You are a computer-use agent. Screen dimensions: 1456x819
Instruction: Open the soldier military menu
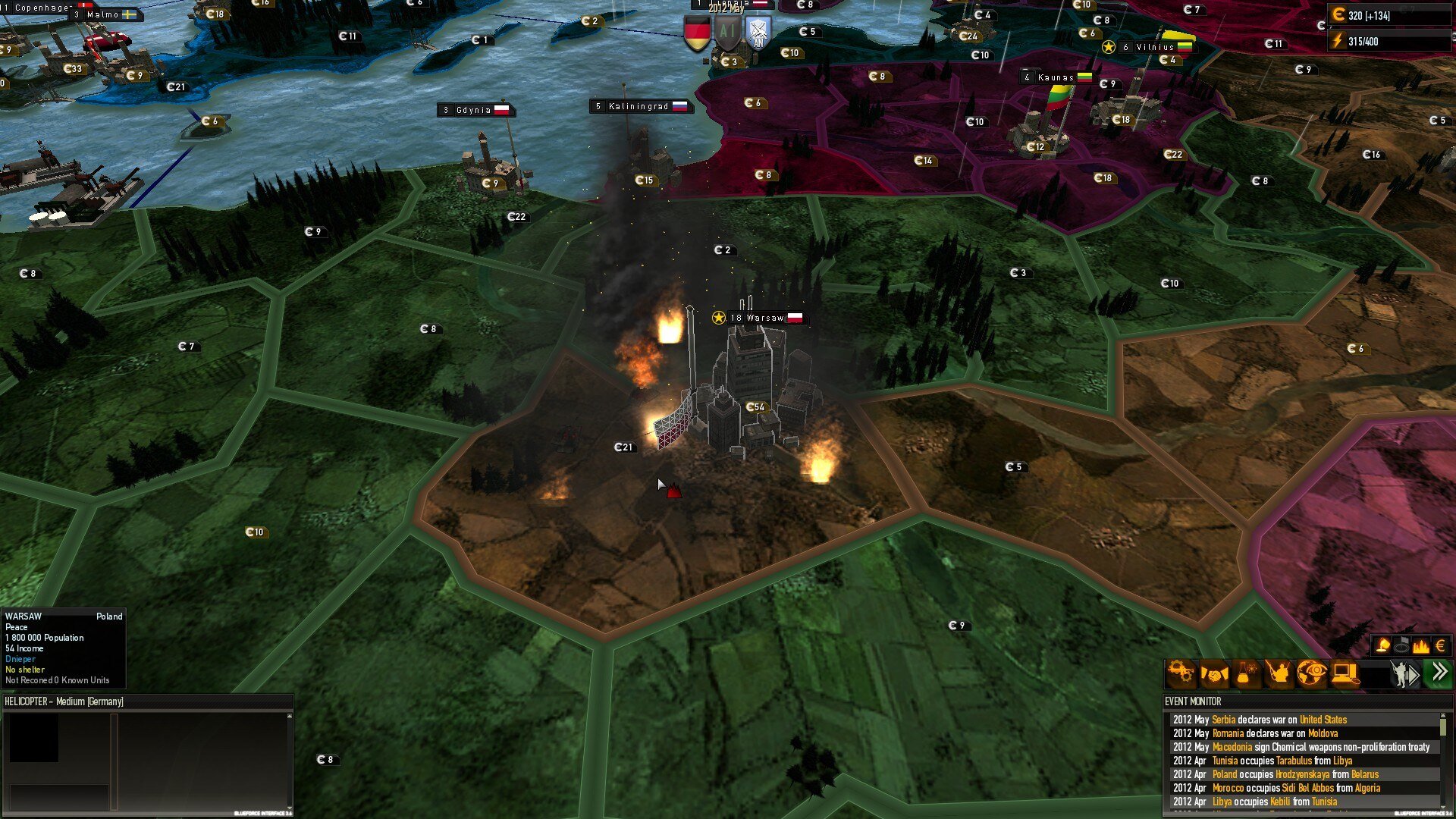[x=1279, y=673]
